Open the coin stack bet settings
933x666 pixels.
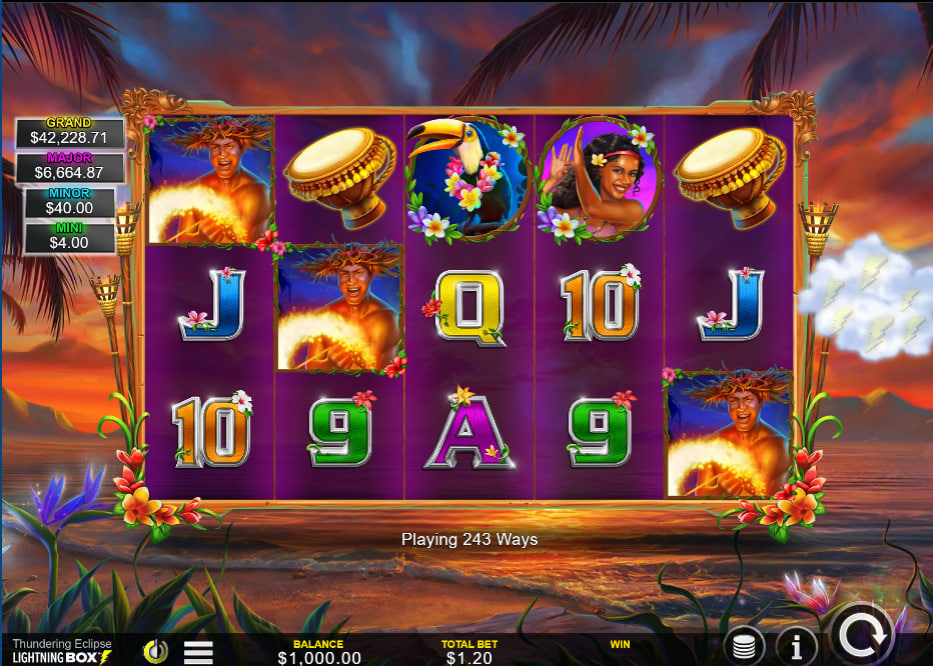(x=744, y=647)
